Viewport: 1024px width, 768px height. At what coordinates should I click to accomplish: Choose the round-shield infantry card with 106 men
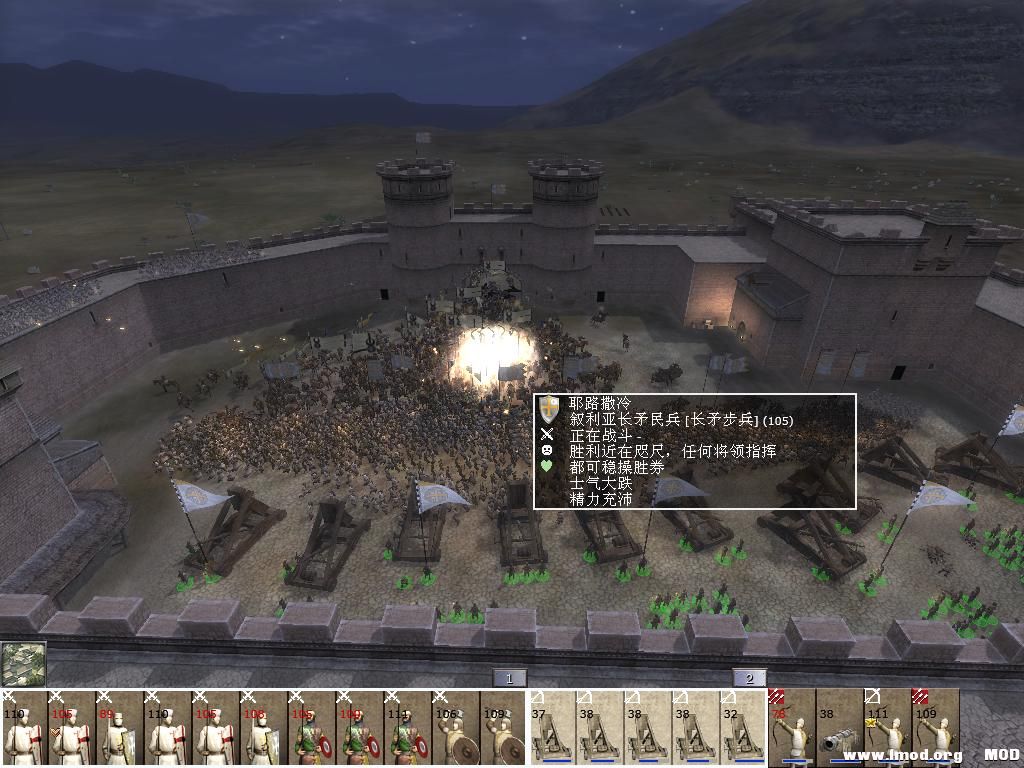[455, 728]
